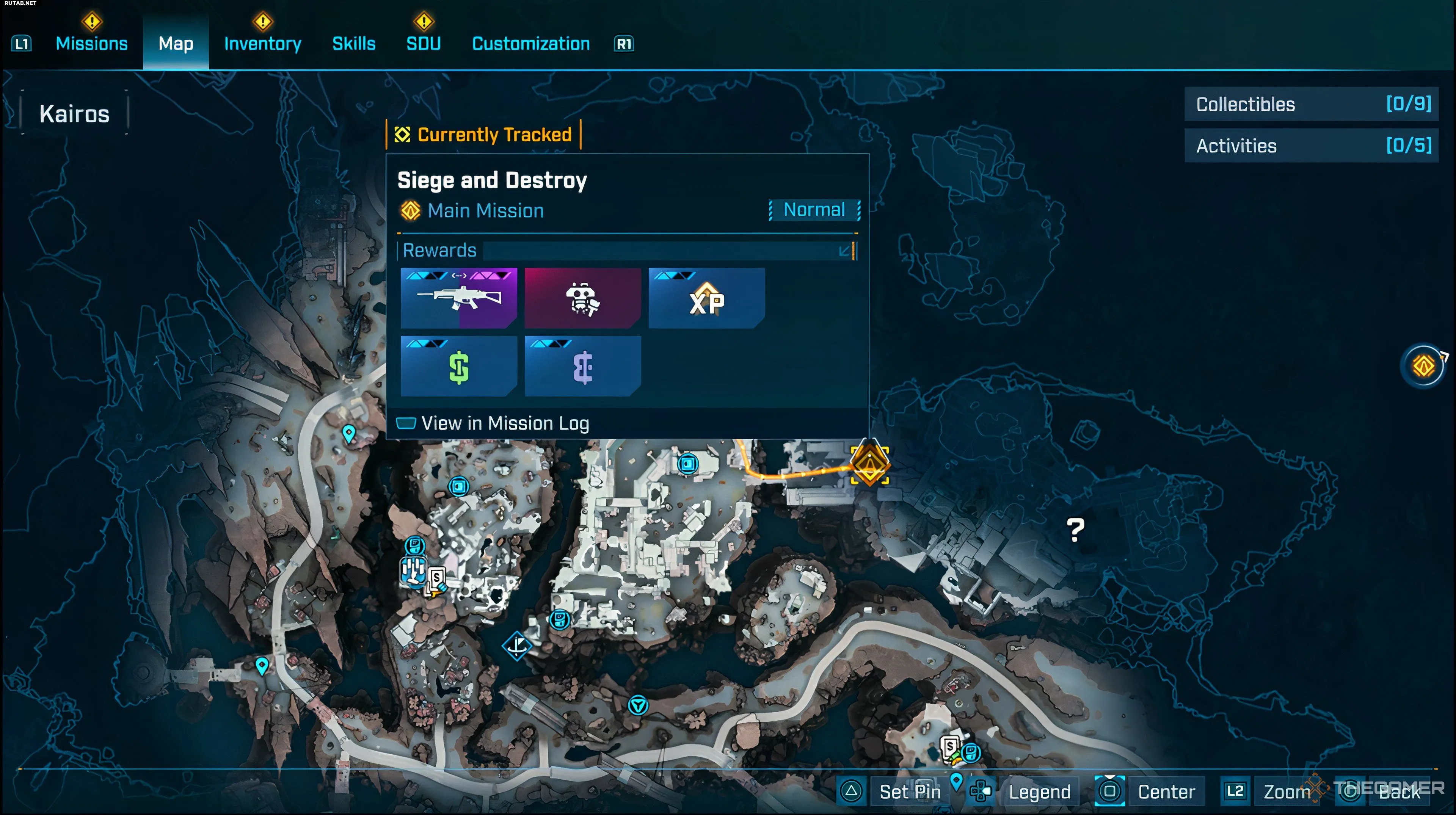Select the orange main mission map marker

tap(869, 465)
